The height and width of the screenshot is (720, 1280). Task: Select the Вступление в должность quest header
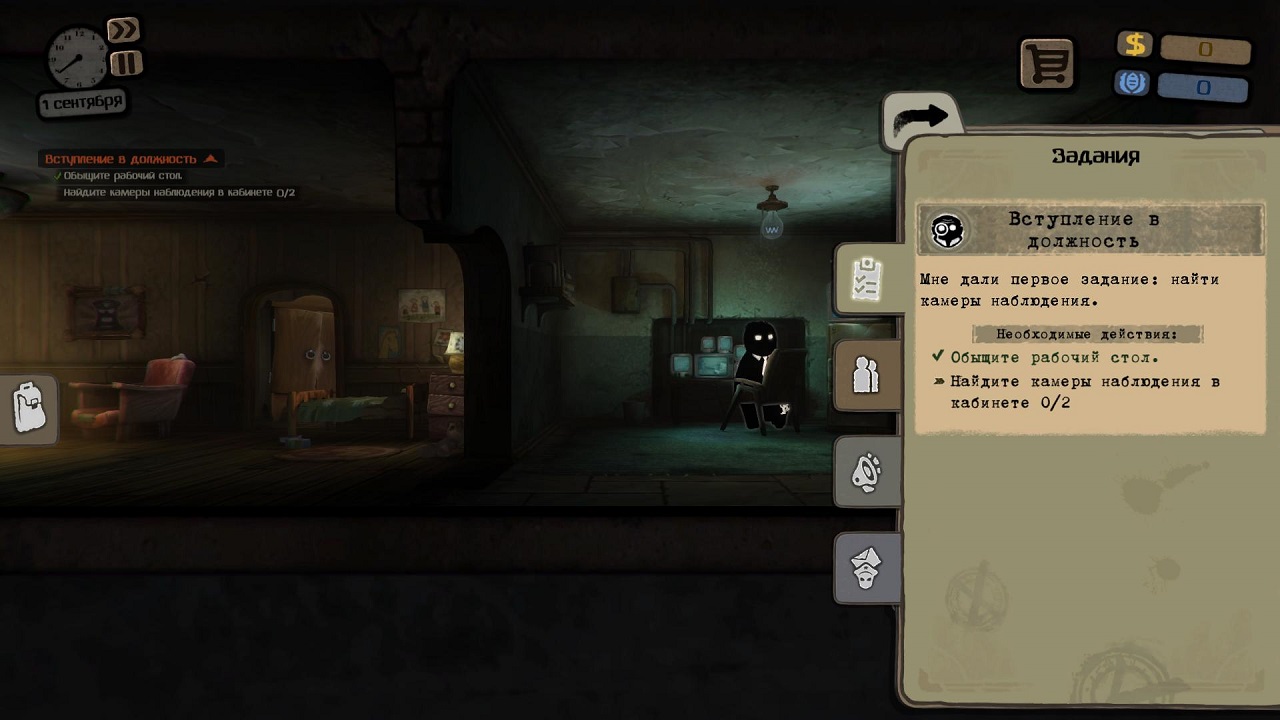1090,230
